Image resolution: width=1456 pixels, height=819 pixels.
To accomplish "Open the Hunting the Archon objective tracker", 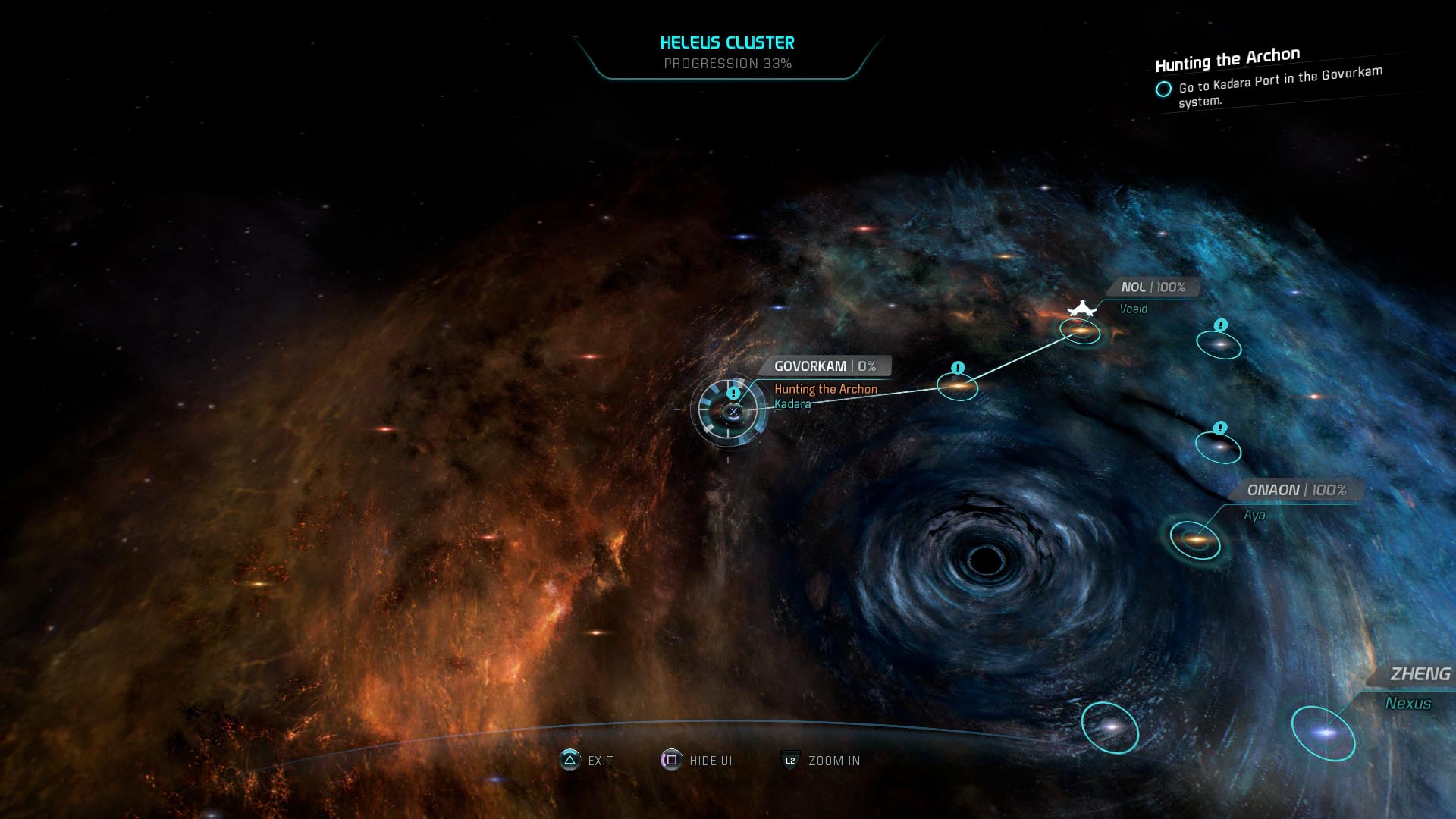I will pyautogui.click(x=1226, y=58).
